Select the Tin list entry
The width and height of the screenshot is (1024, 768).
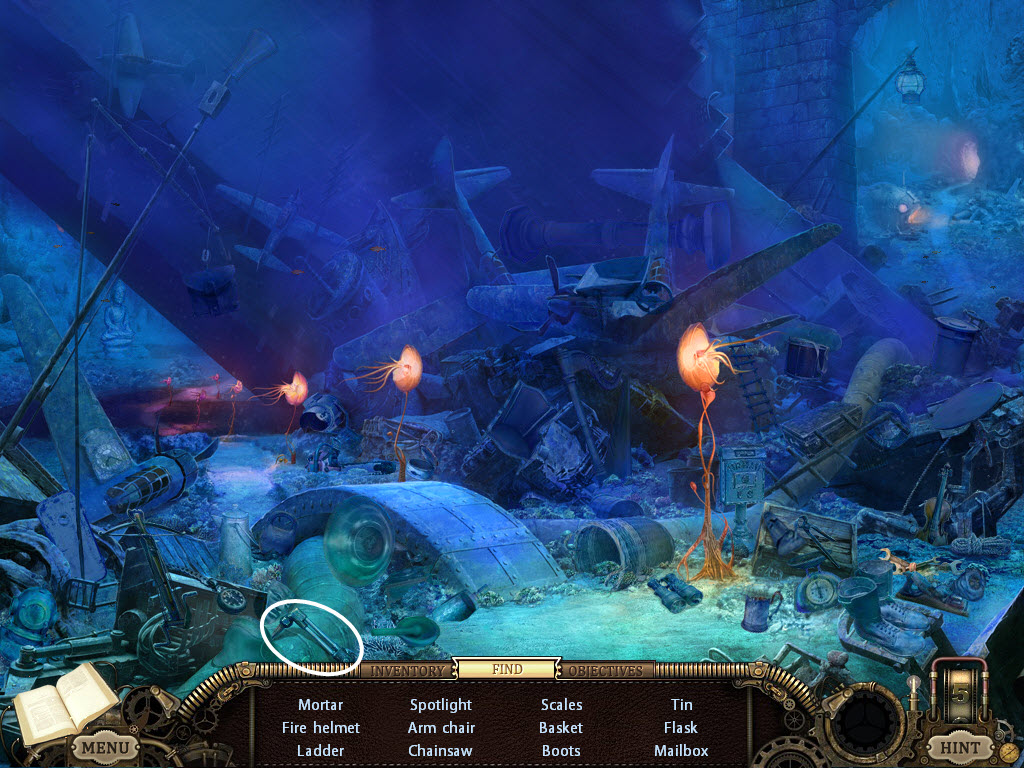coord(681,705)
